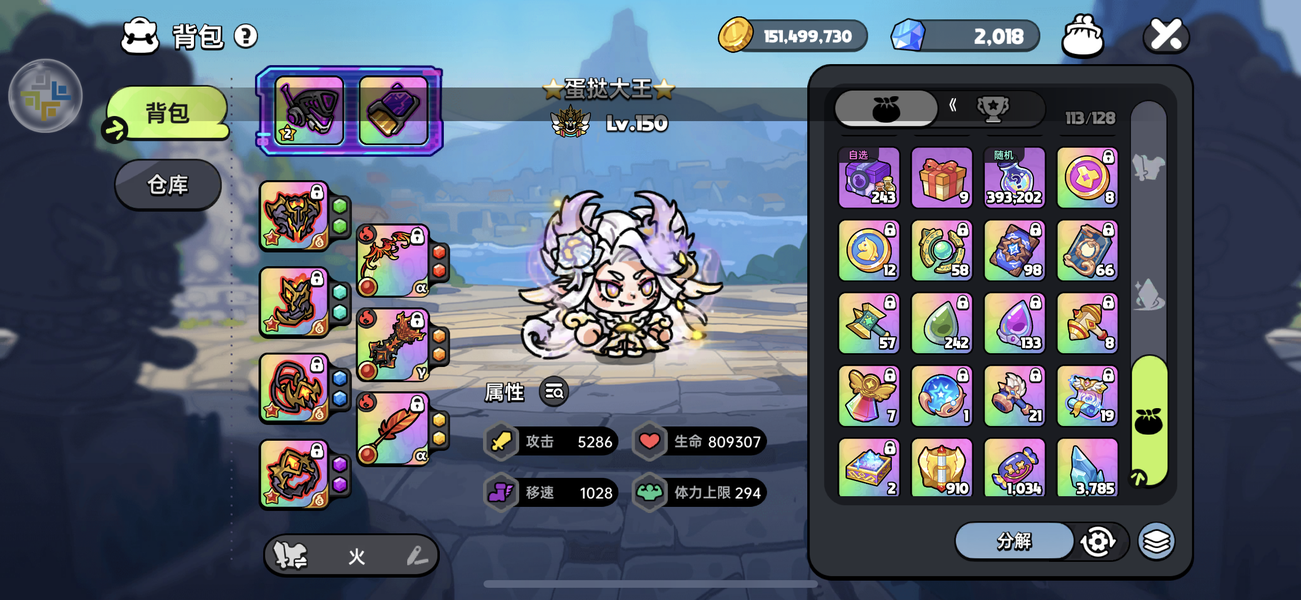
Task: Select the equipped feather weapon slot
Action: click(393, 429)
